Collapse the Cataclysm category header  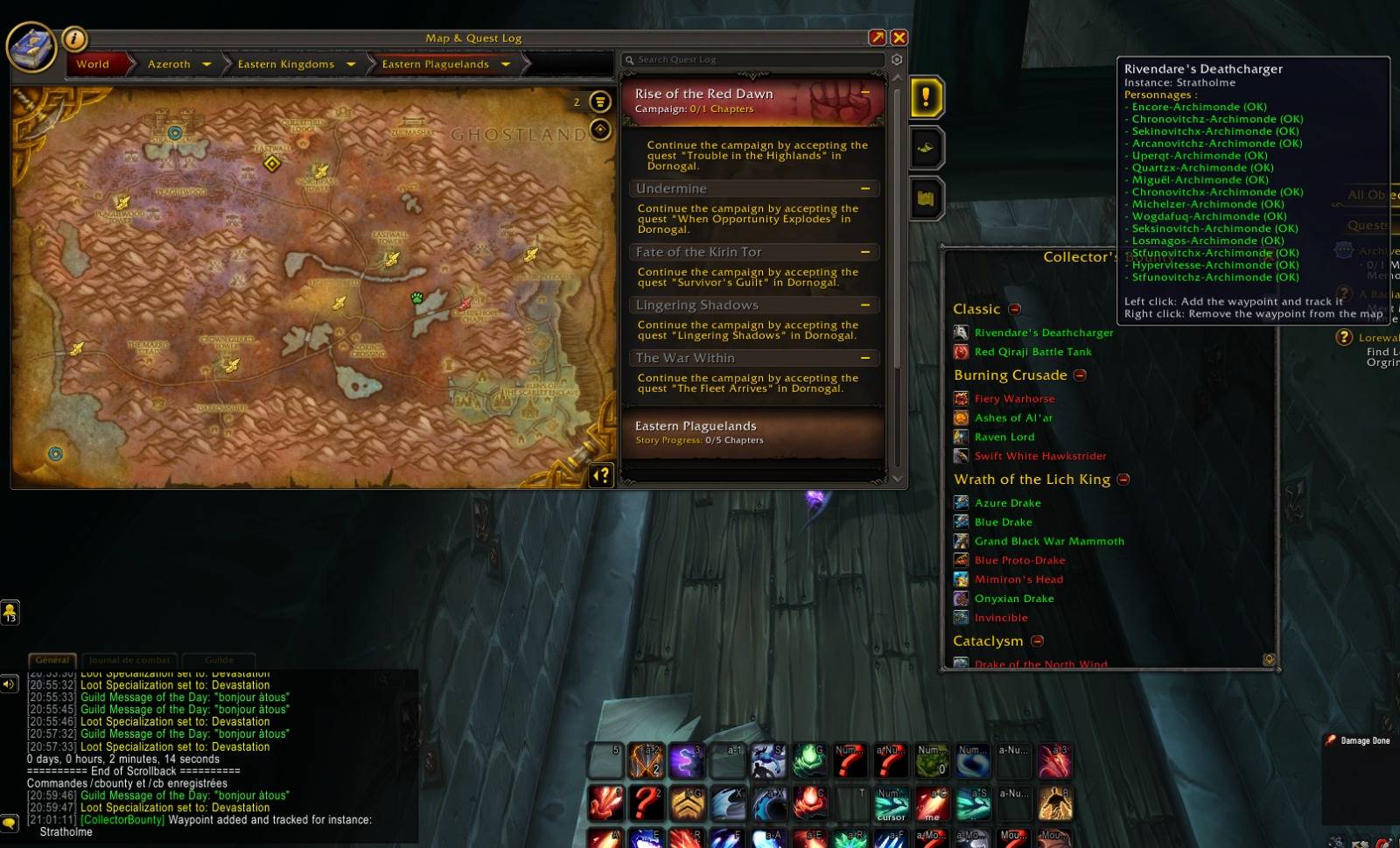coord(1037,641)
